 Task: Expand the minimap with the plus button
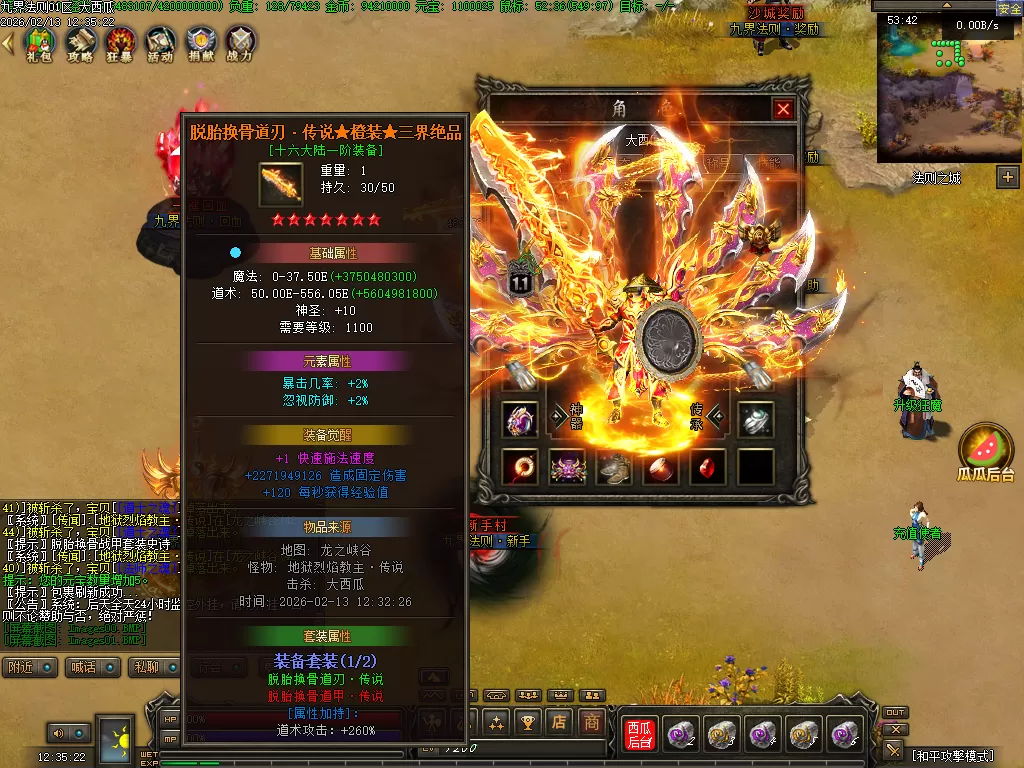(x=1006, y=177)
